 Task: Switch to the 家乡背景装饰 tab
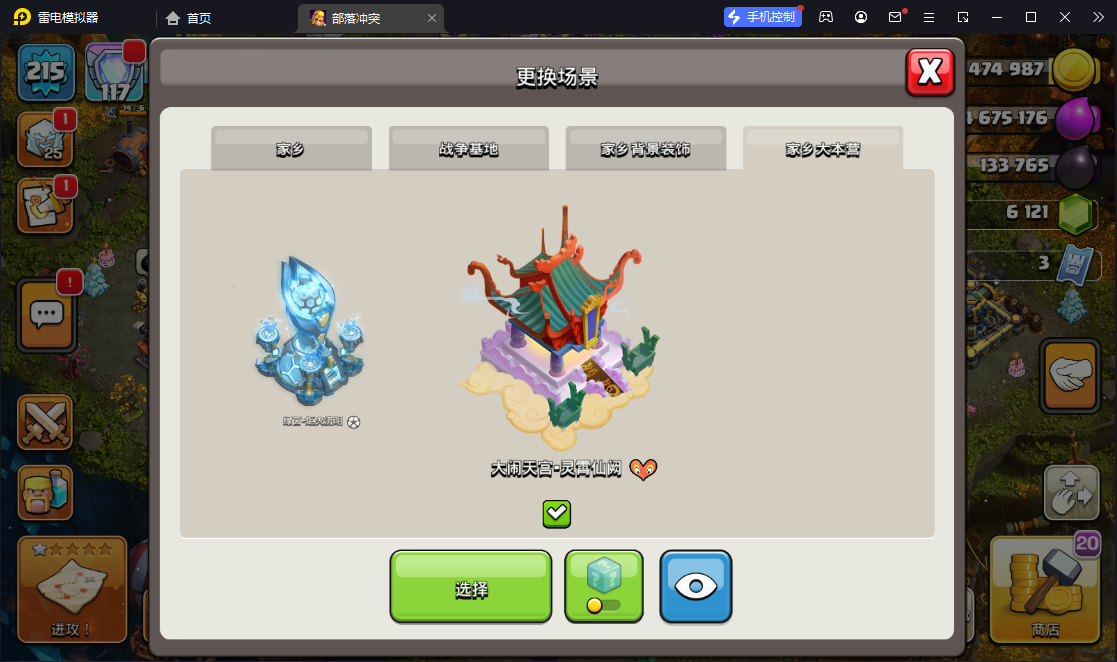pyautogui.click(x=645, y=149)
